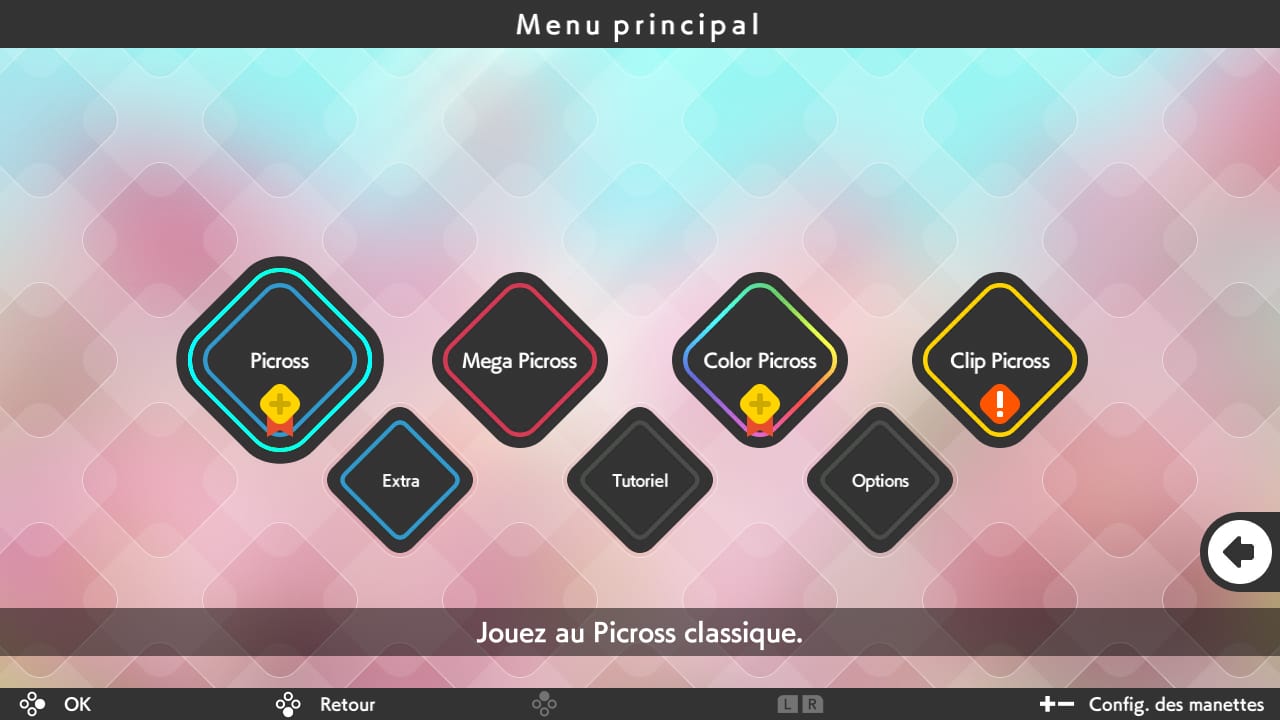
Task: Click the Menu principal title bar
Action: tap(640, 24)
